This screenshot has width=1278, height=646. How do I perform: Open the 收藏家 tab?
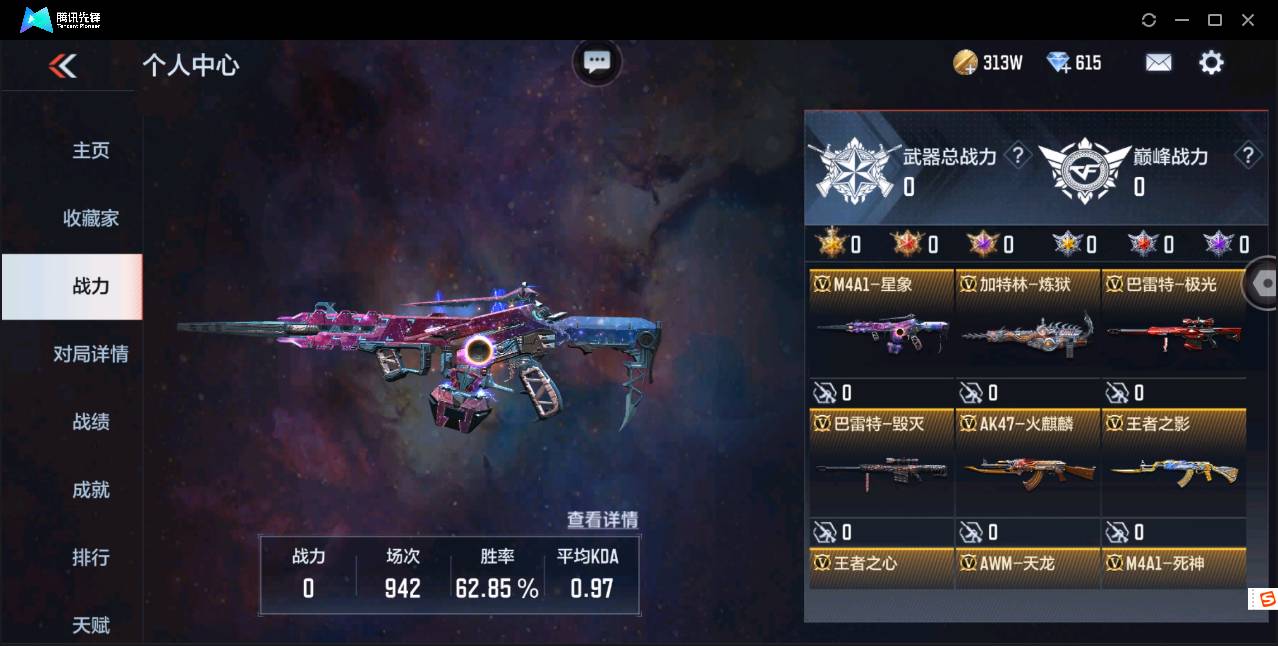coord(91,218)
